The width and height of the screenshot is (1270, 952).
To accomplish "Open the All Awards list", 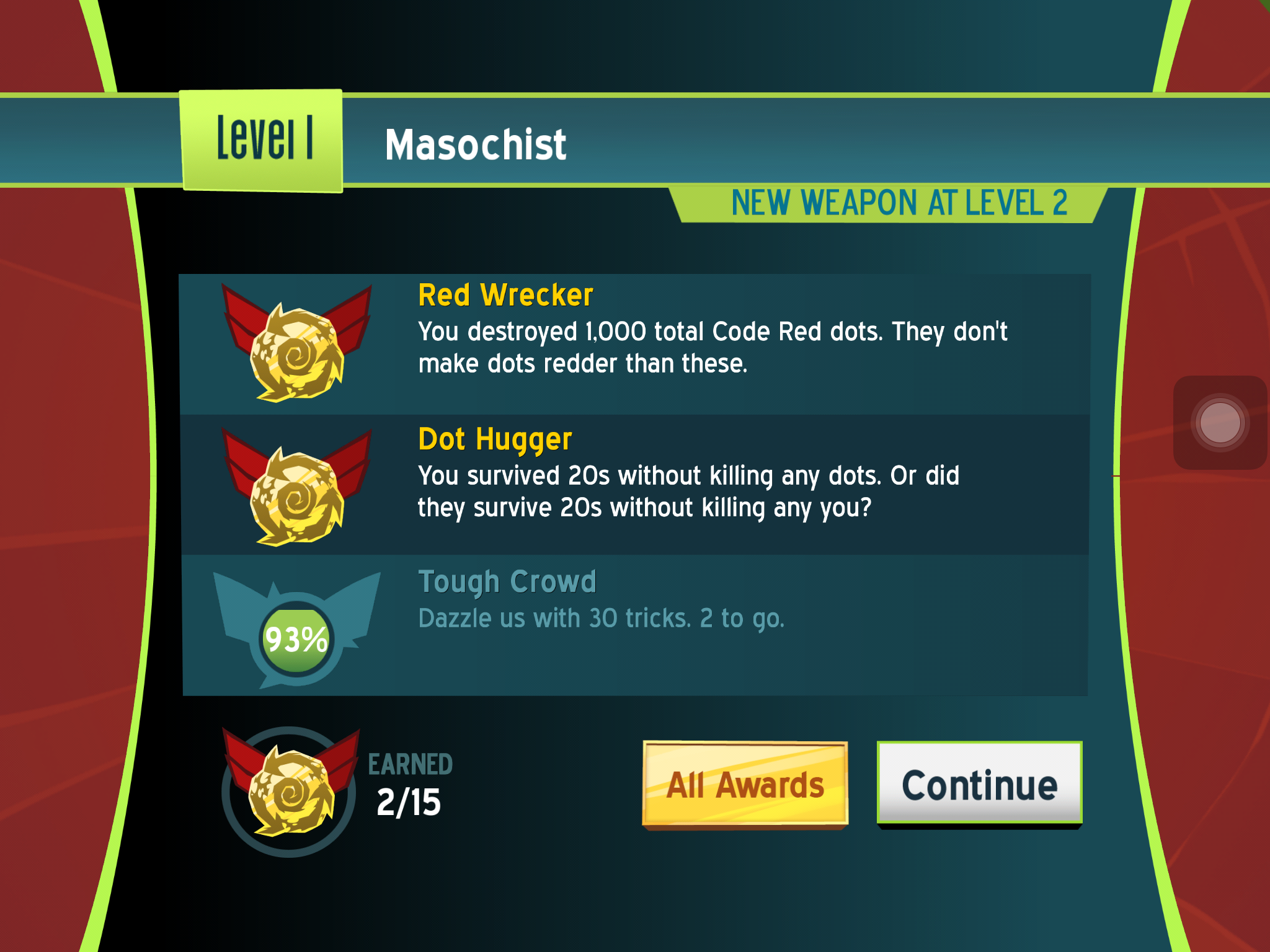I will click(x=745, y=784).
